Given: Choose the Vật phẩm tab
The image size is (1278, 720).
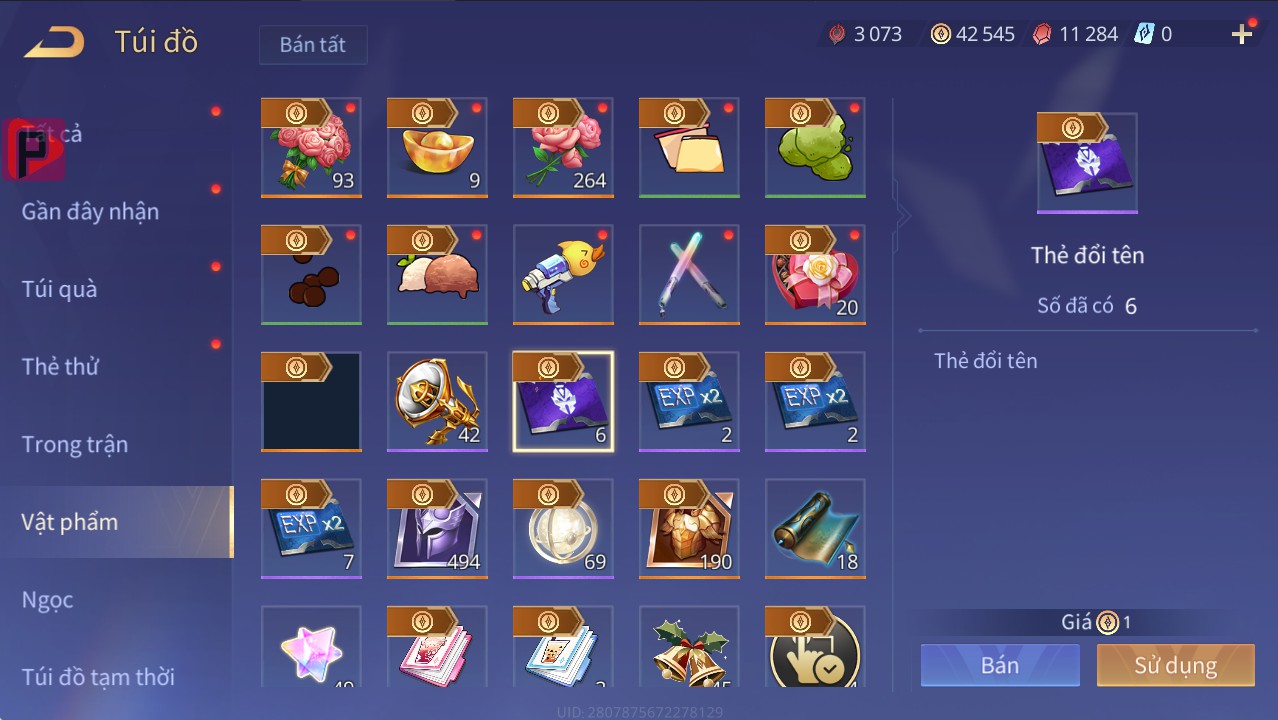Looking at the screenshot, I should (x=70, y=521).
